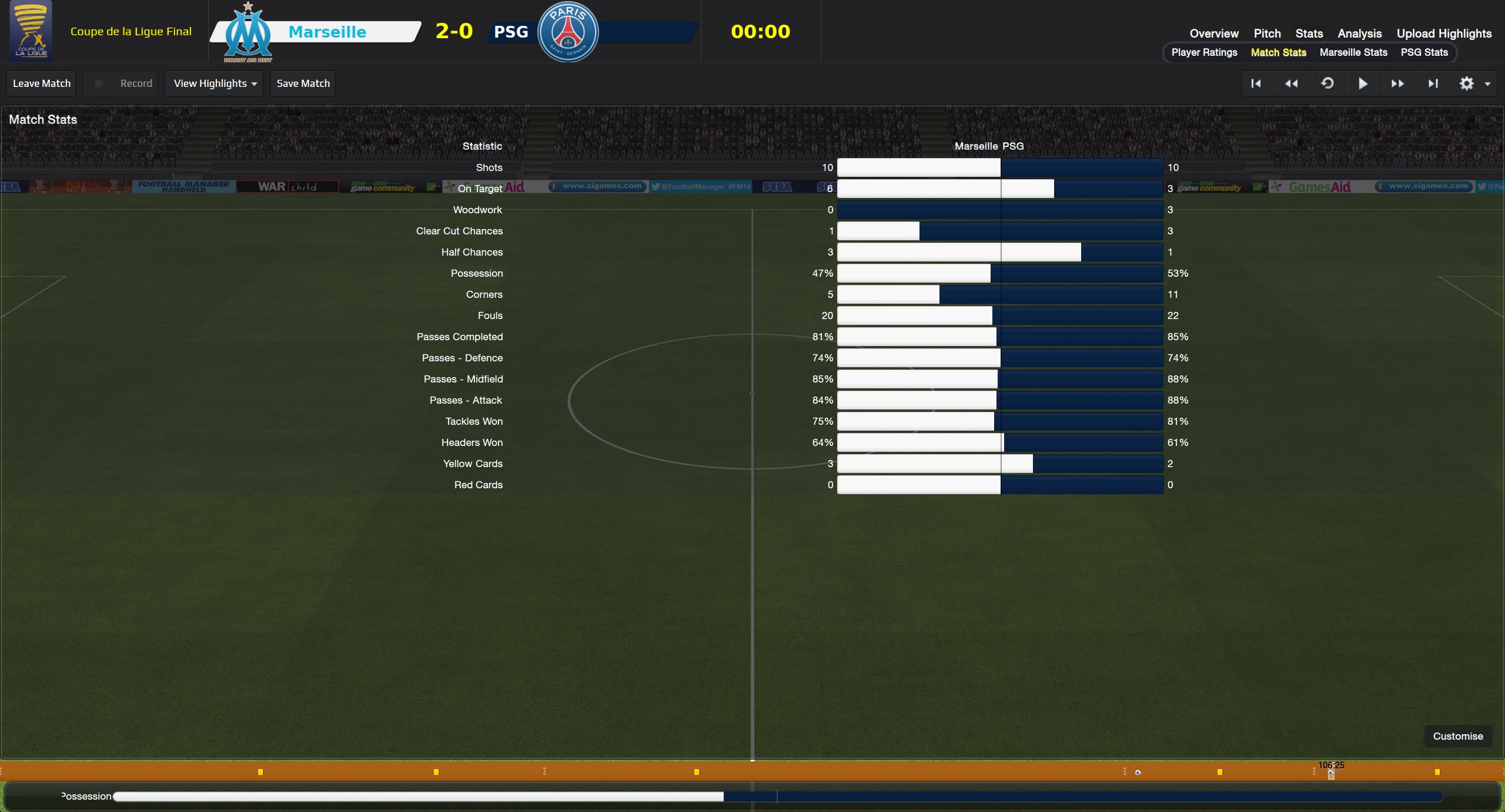Show PSG Stats
The width and height of the screenshot is (1505, 812).
point(1424,52)
